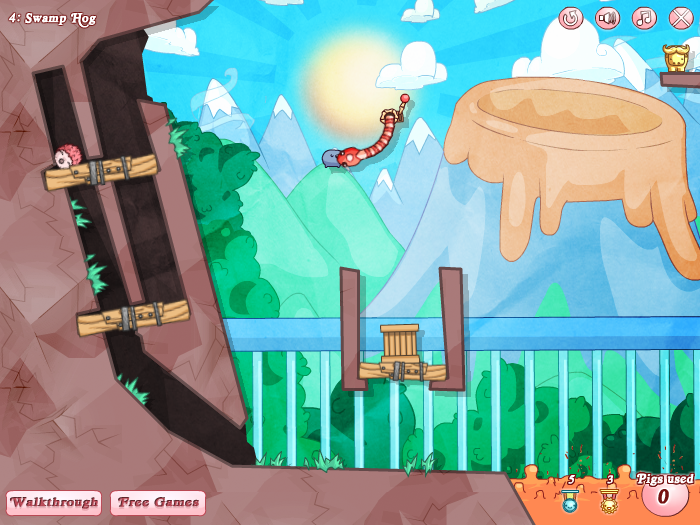This screenshot has height=525, width=700.
Task: Open the Free Games link
Action: point(157,502)
